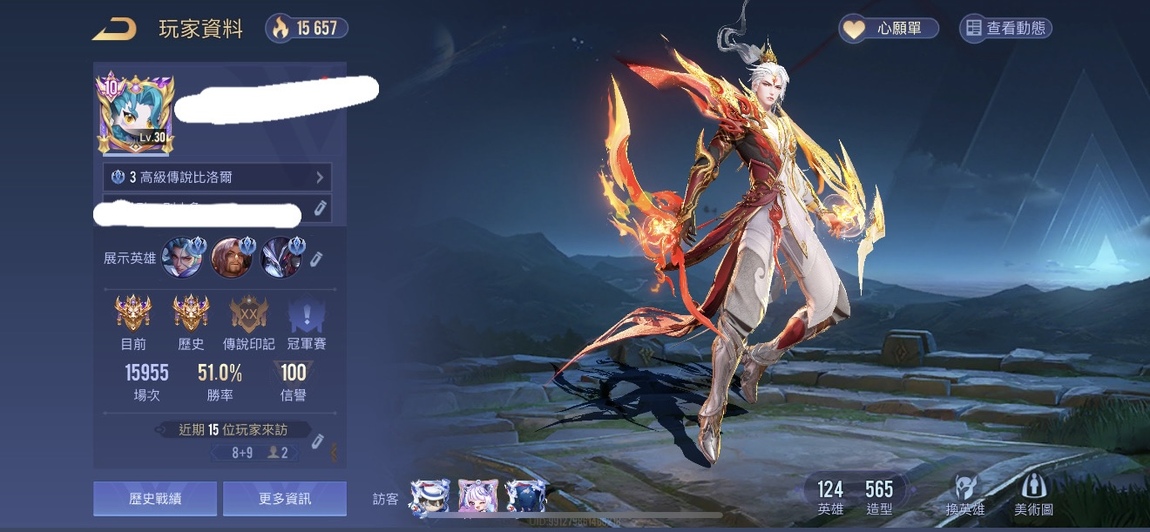Screen dimensions: 1150x532
Task: Select the bearded showcase hero portrait
Action: [231, 258]
